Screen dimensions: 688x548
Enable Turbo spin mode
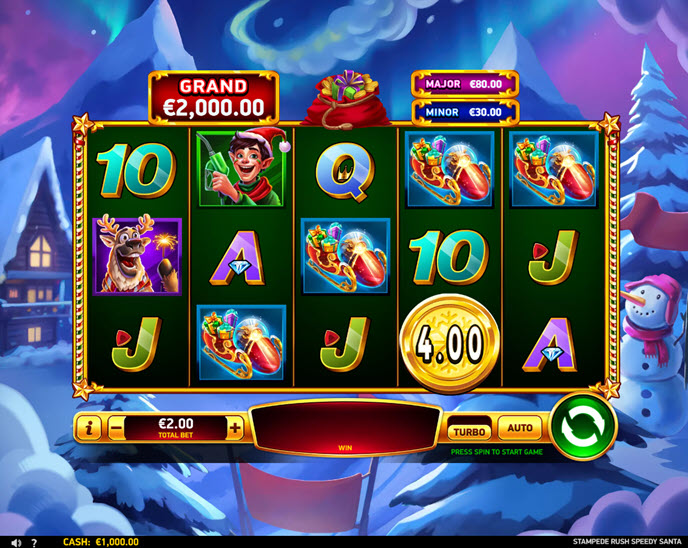469,431
